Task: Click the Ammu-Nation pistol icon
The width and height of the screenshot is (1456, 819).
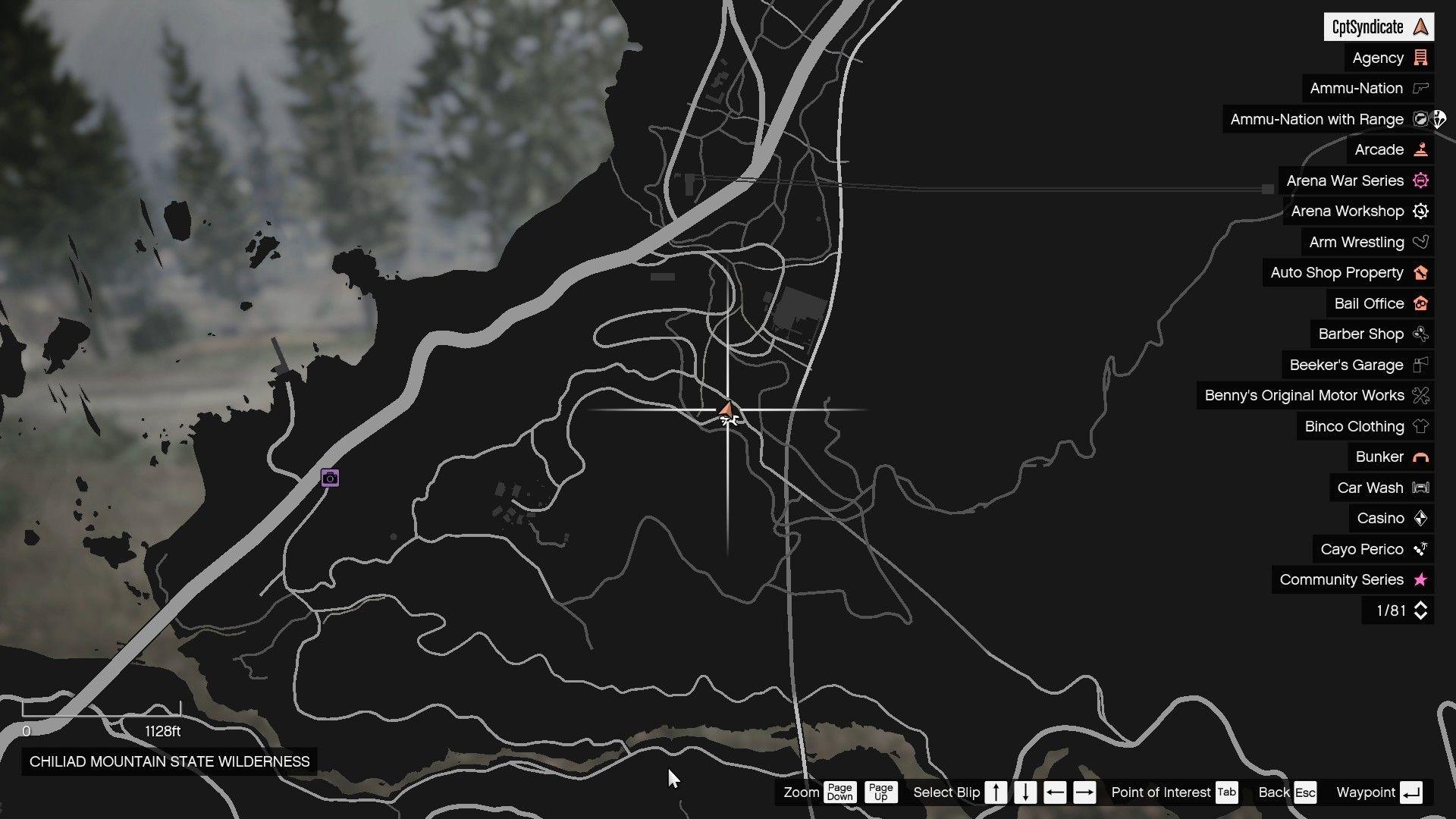Action: click(1421, 88)
